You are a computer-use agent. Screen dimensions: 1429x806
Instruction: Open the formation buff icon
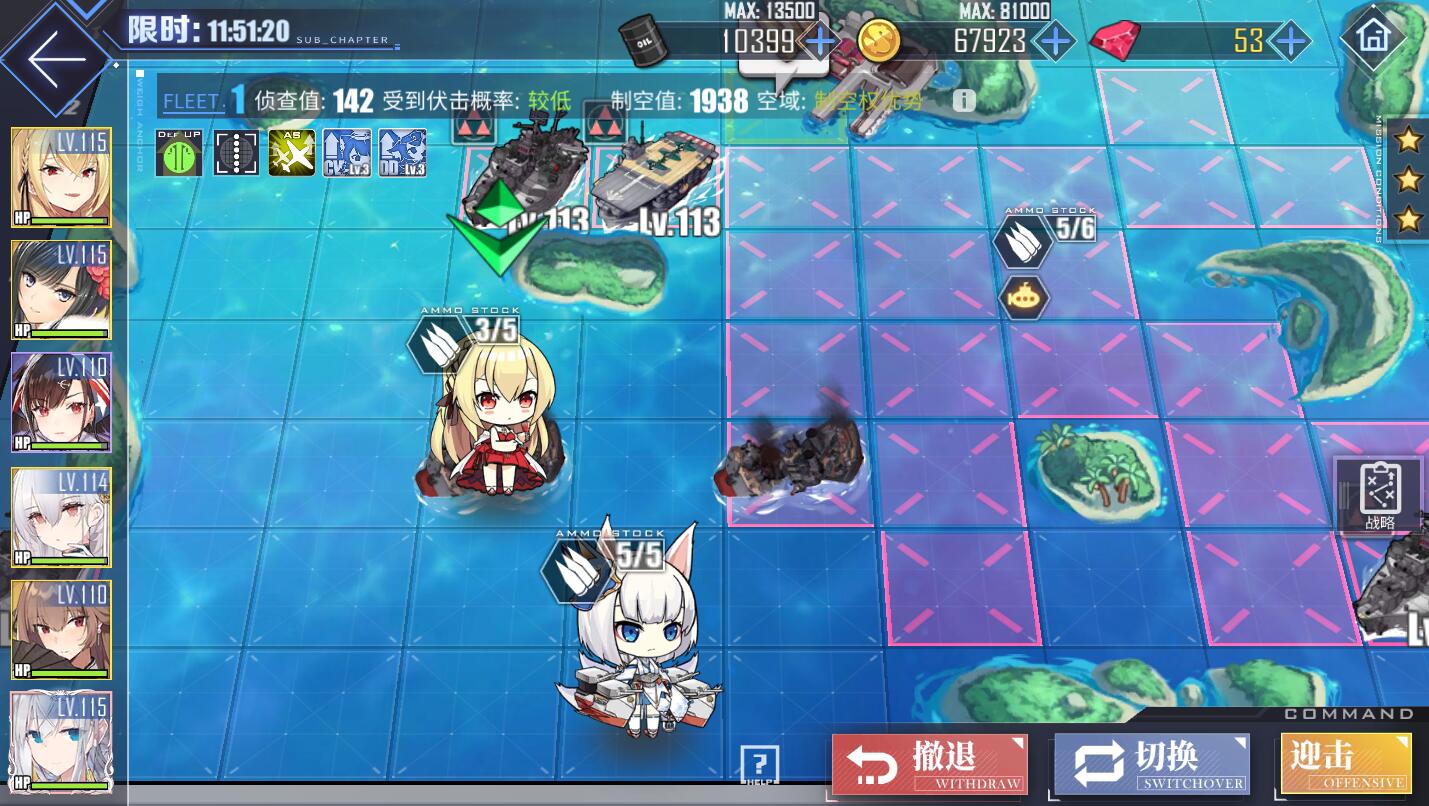coord(235,153)
